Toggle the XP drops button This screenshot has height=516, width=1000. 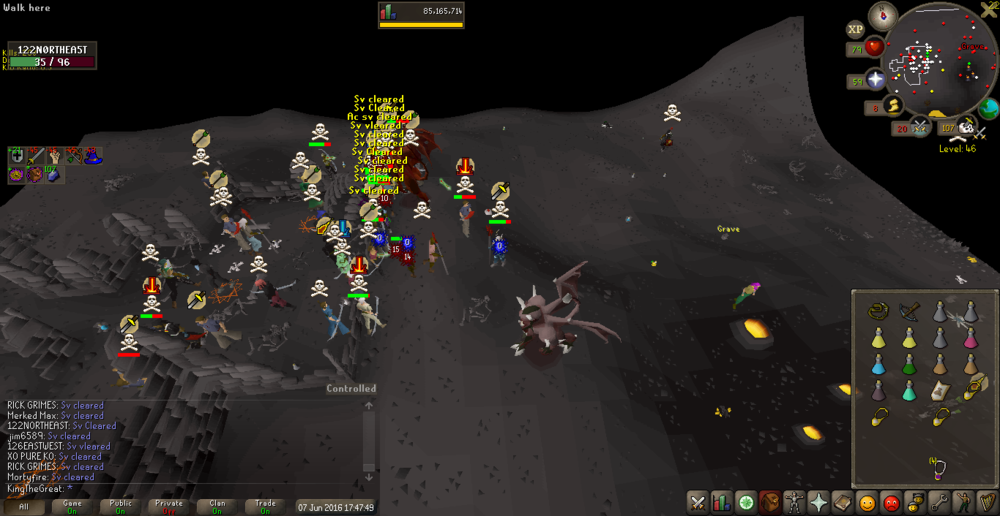pyautogui.click(x=856, y=30)
